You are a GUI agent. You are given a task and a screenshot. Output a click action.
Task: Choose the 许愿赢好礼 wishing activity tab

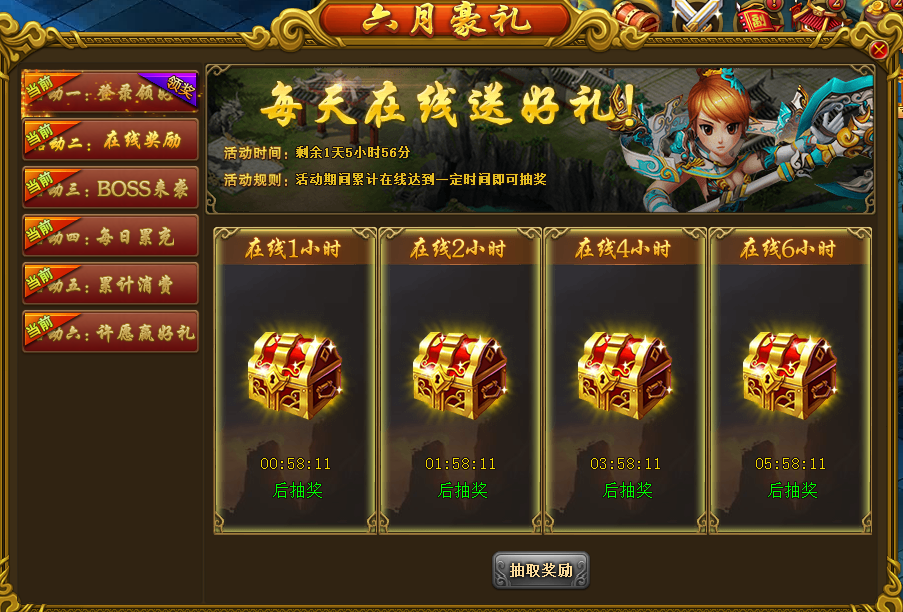click(111, 332)
